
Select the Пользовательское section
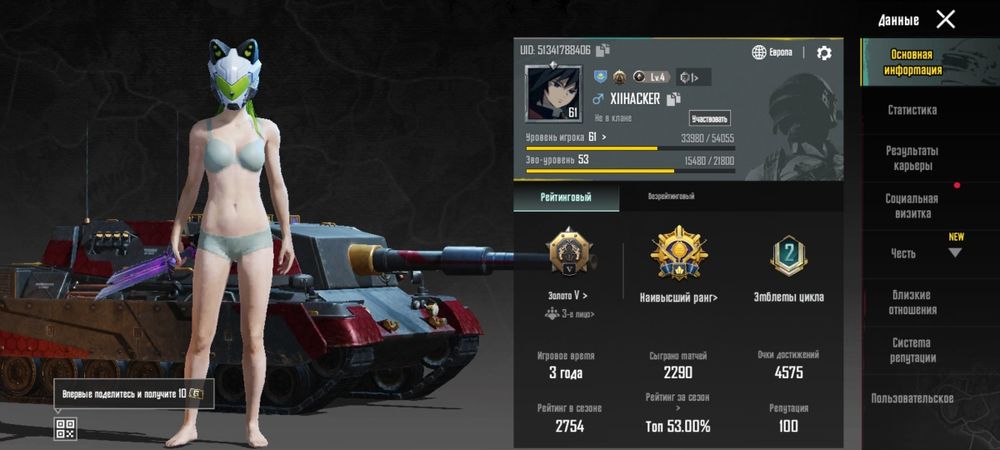pos(912,398)
